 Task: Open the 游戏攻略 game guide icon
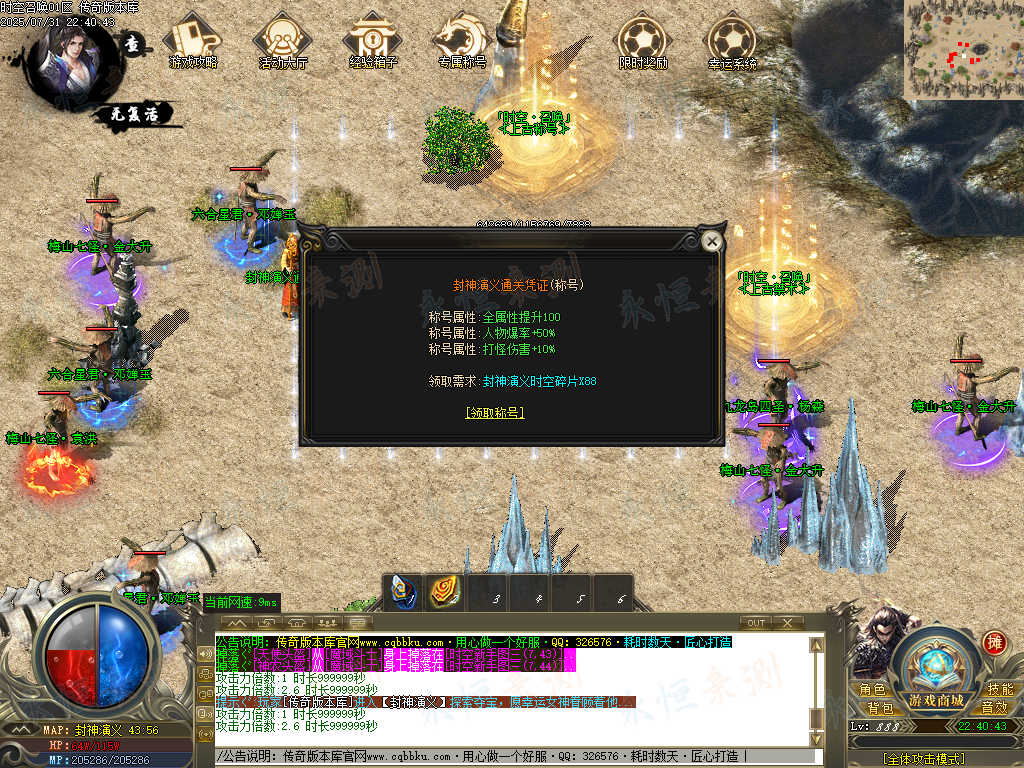[x=193, y=40]
